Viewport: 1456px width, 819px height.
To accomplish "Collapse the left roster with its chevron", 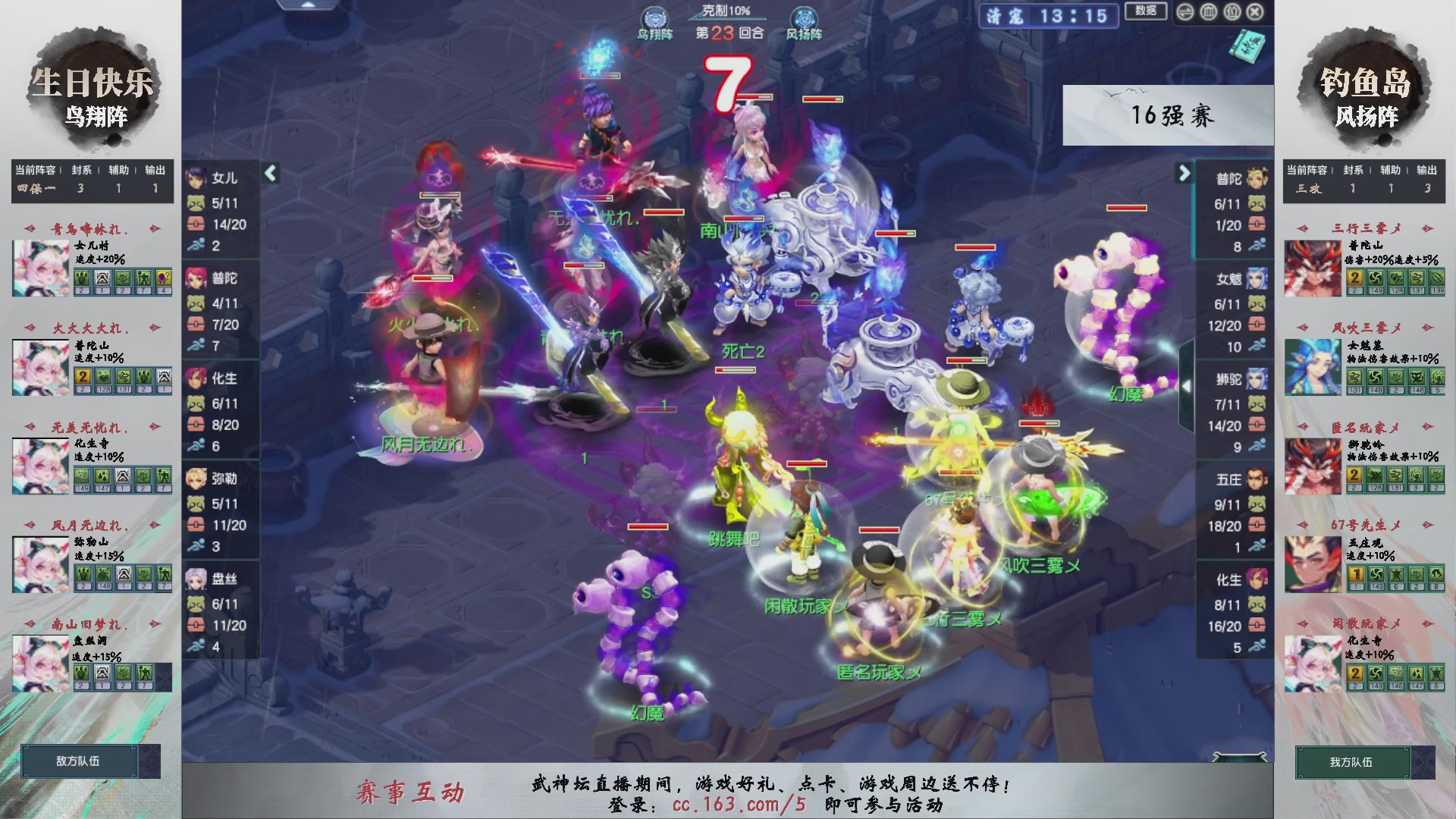I will point(269,173).
